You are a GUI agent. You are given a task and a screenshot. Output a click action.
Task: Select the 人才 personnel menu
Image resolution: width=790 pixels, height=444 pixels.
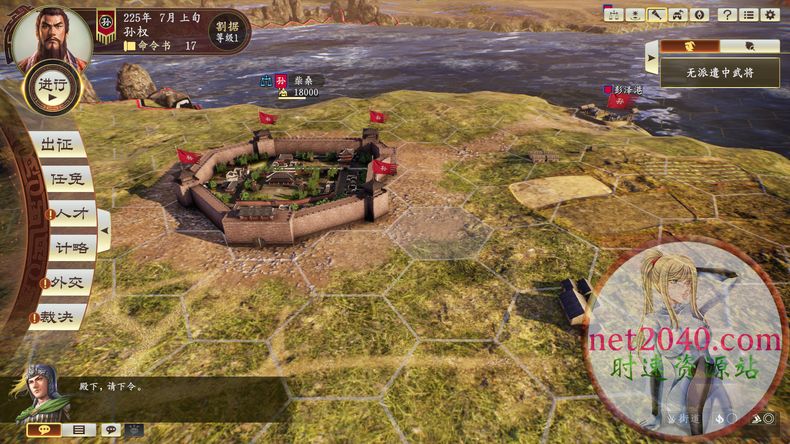click(x=68, y=214)
